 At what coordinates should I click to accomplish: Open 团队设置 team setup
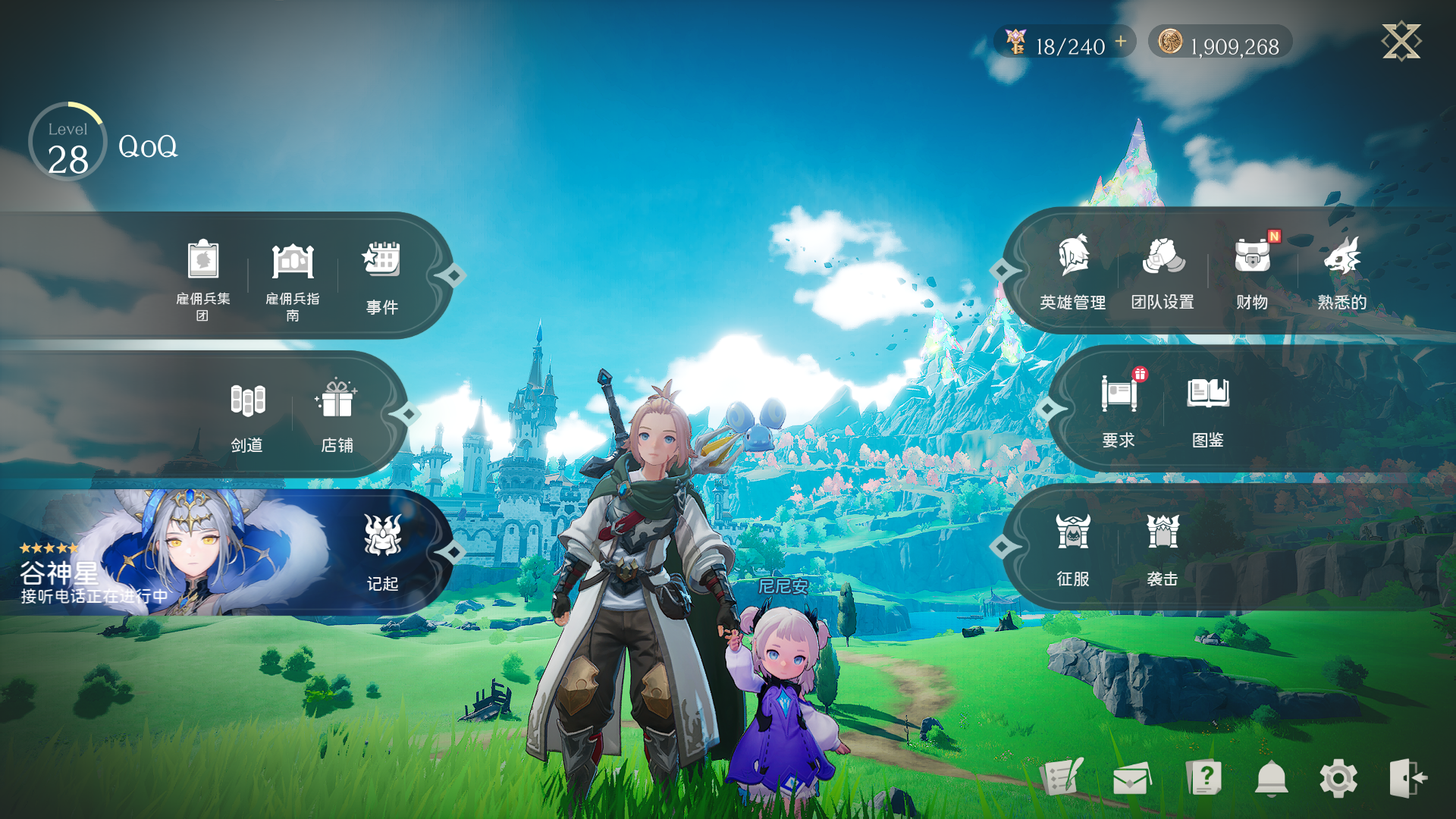[x=1163, y=271]
